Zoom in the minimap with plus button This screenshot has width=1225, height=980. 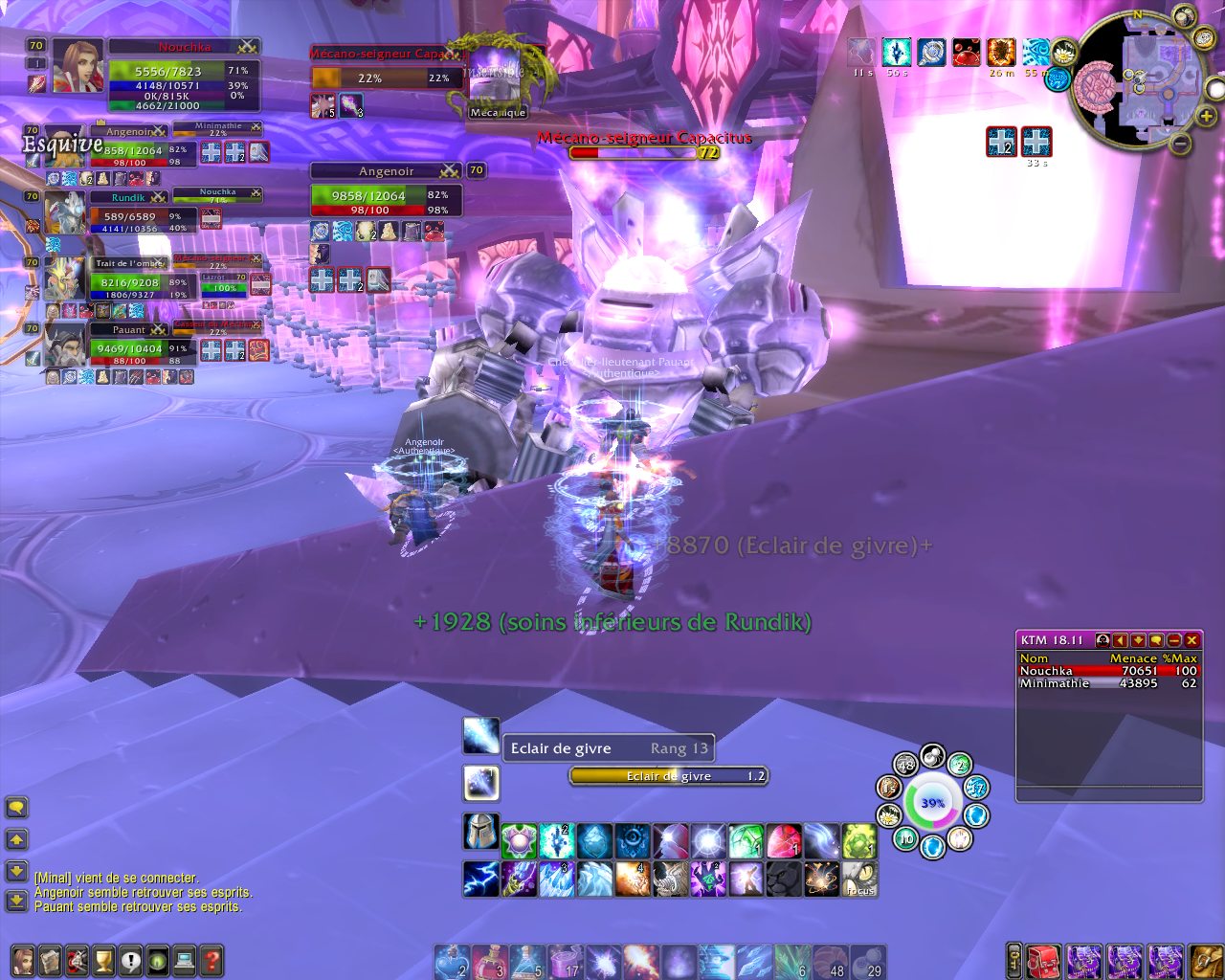[1207, 117]
